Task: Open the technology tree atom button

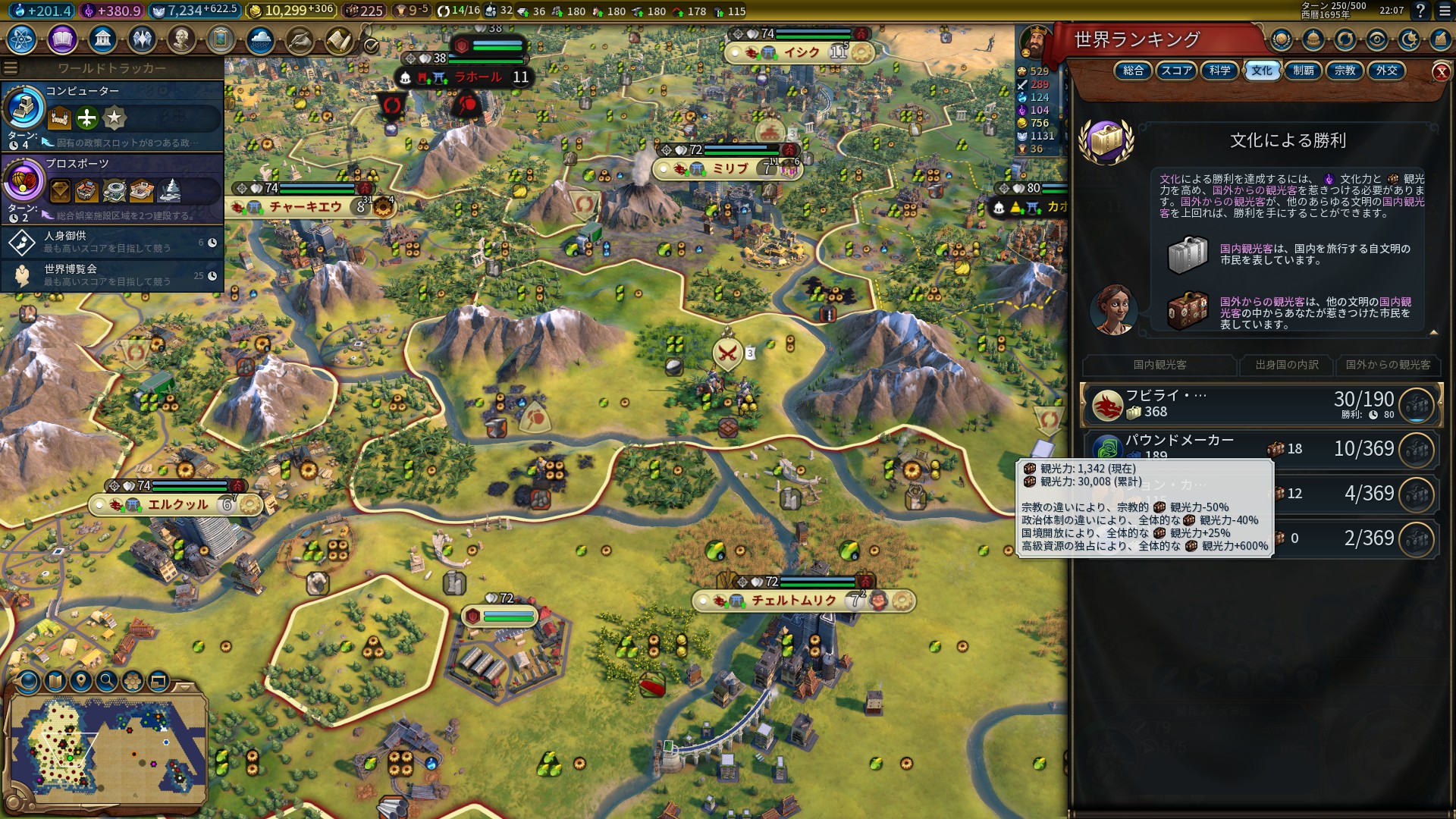Action: (x=22, y=39)
